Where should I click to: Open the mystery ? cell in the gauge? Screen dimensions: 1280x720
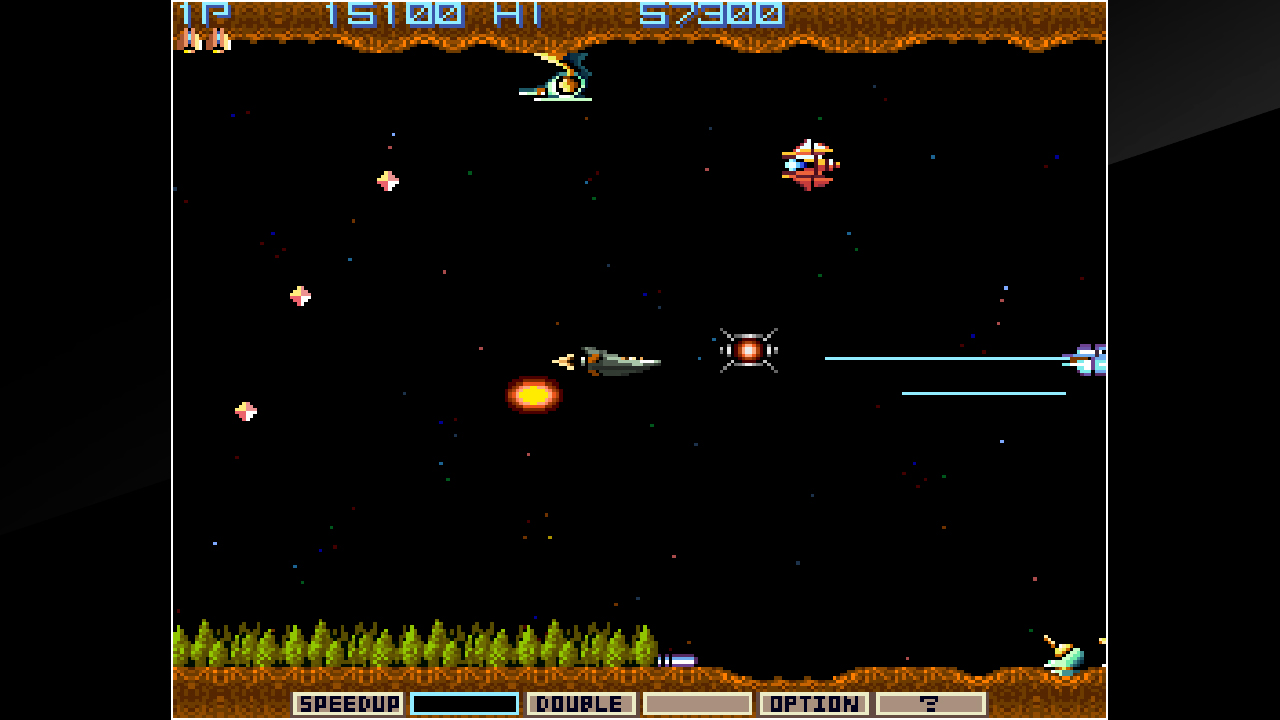point(931,703)
